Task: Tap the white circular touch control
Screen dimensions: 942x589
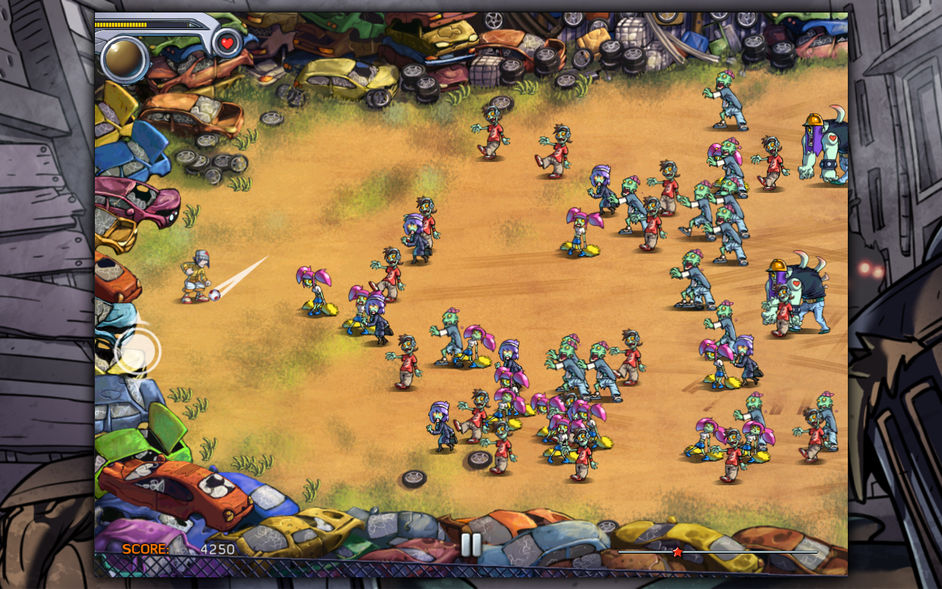Action: [x=136, y=350]
